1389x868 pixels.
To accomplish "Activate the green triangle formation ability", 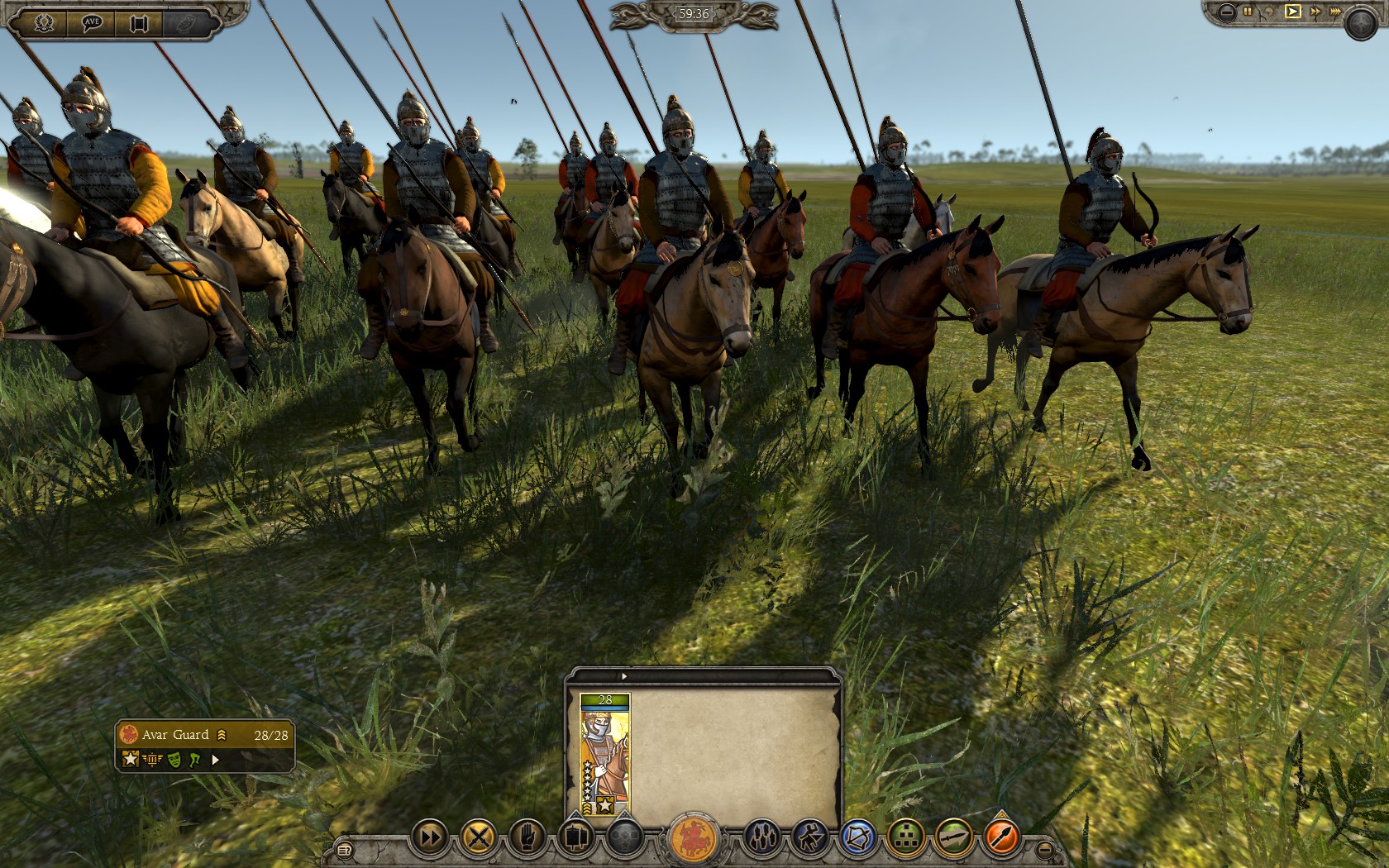I will point(906,837).
